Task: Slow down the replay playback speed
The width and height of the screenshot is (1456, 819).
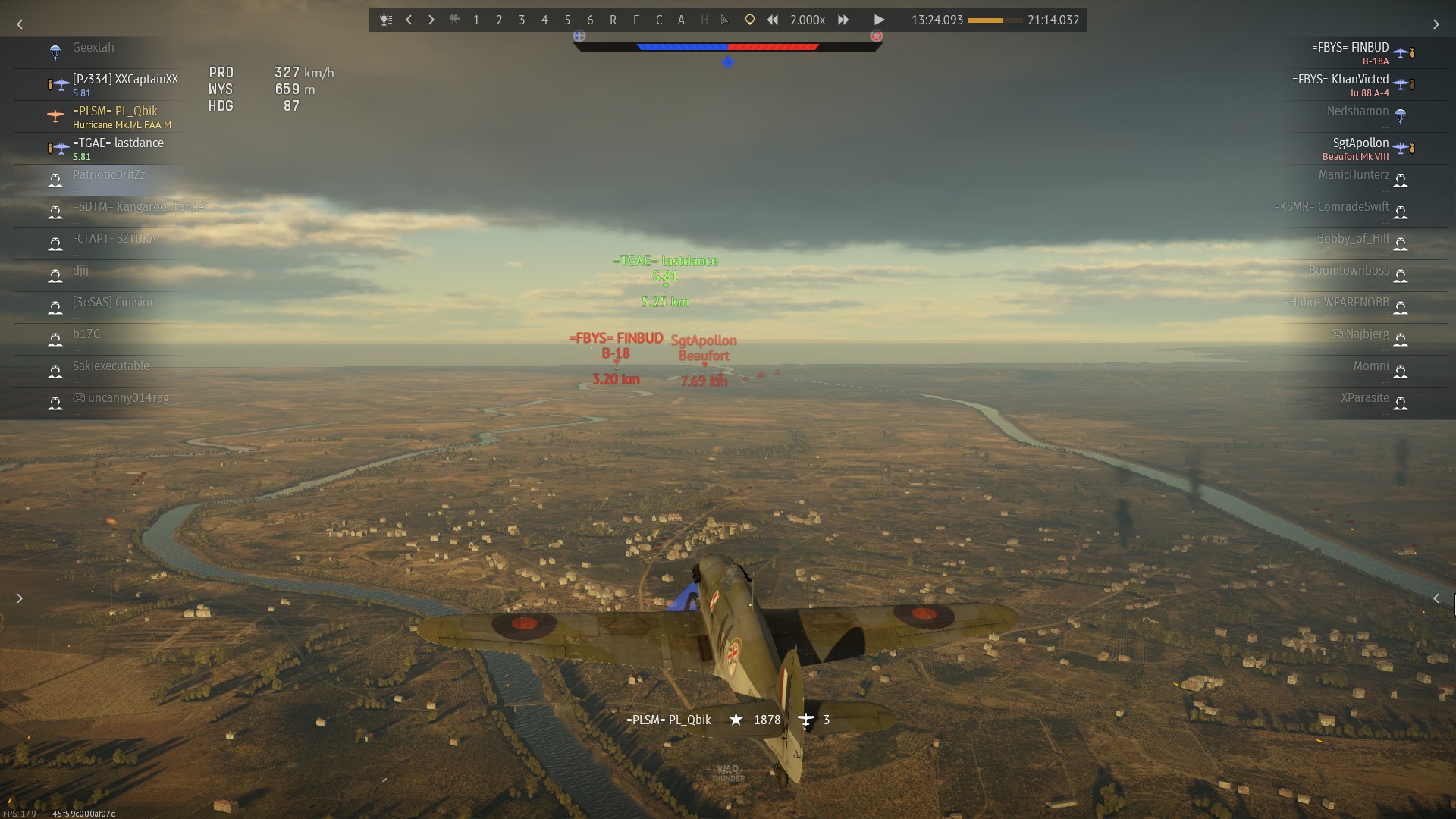Action: point(772,20)
